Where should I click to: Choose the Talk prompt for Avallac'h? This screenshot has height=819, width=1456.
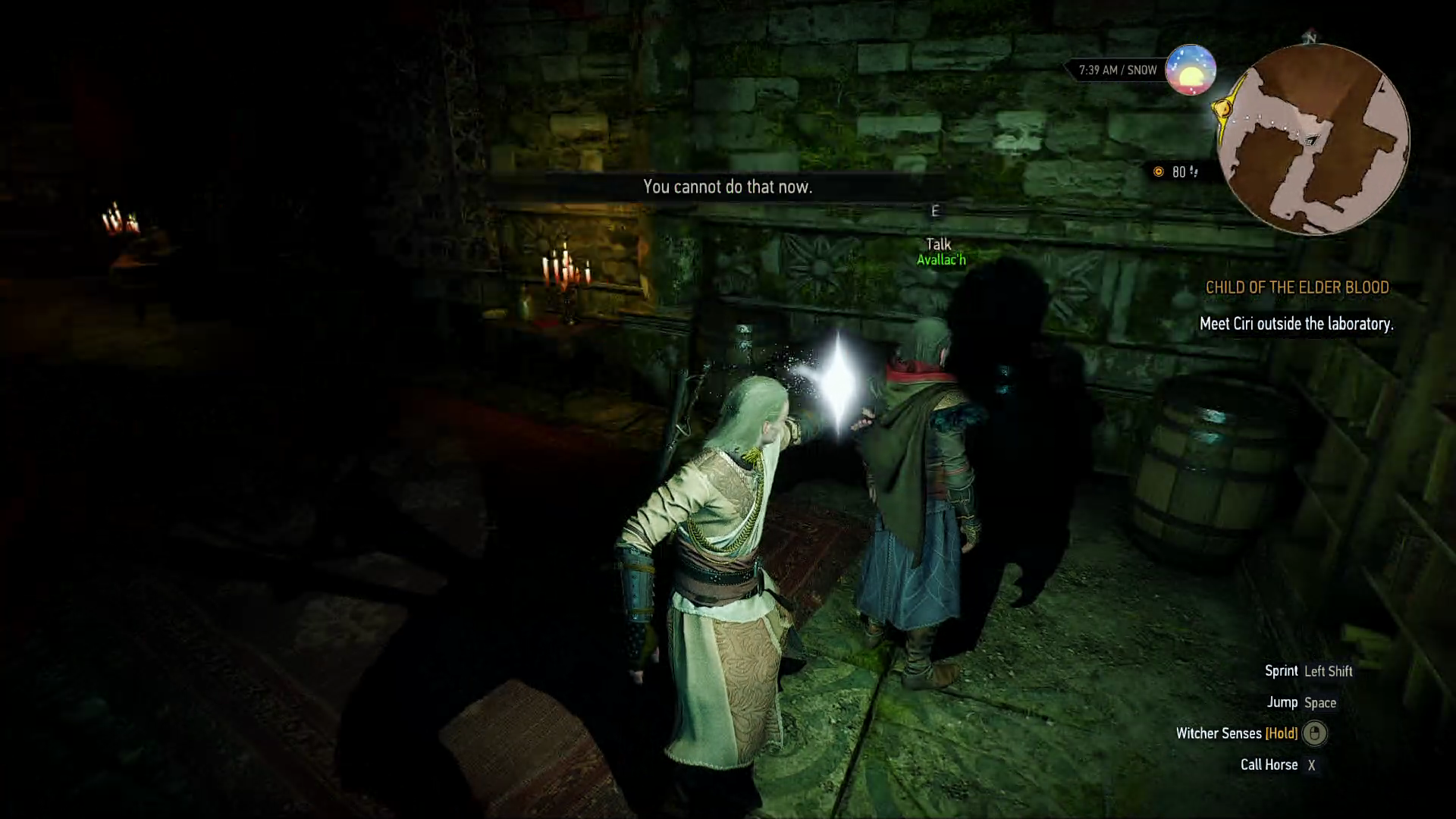pos(938,244)
